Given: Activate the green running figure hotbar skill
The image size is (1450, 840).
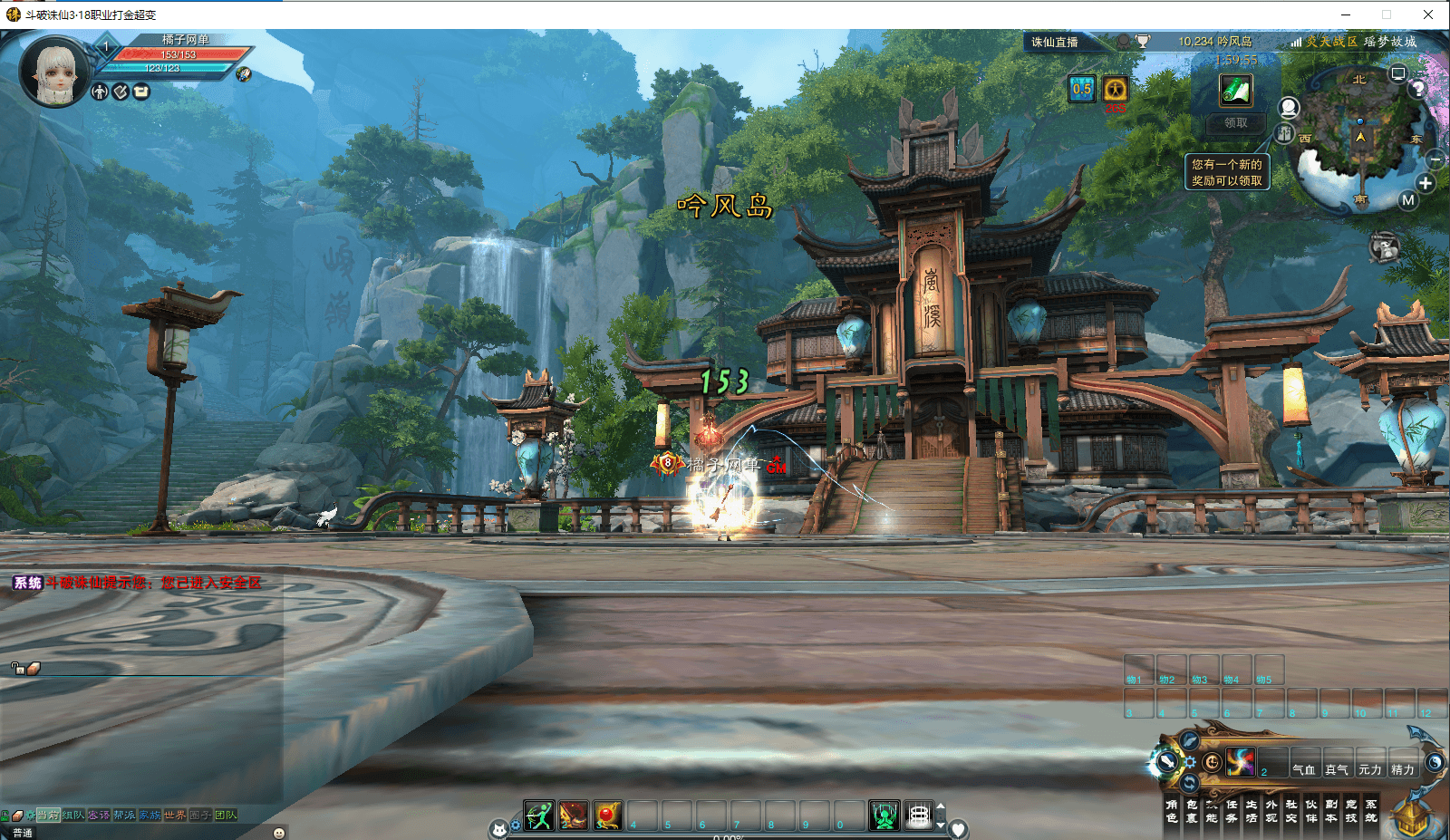Looking at the screenshot, I should (539, 816).
